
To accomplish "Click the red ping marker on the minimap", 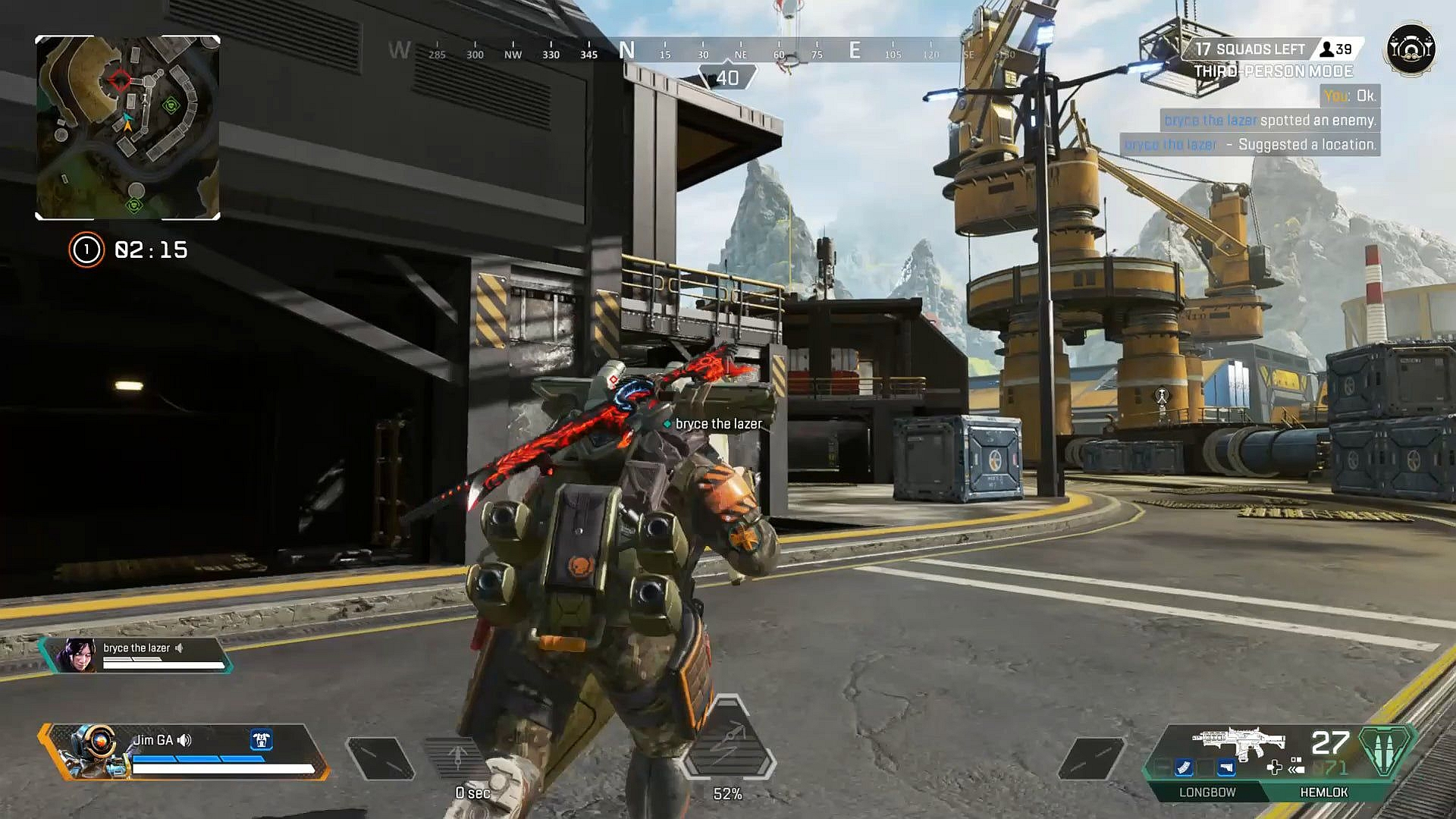I will pos(120,80).
